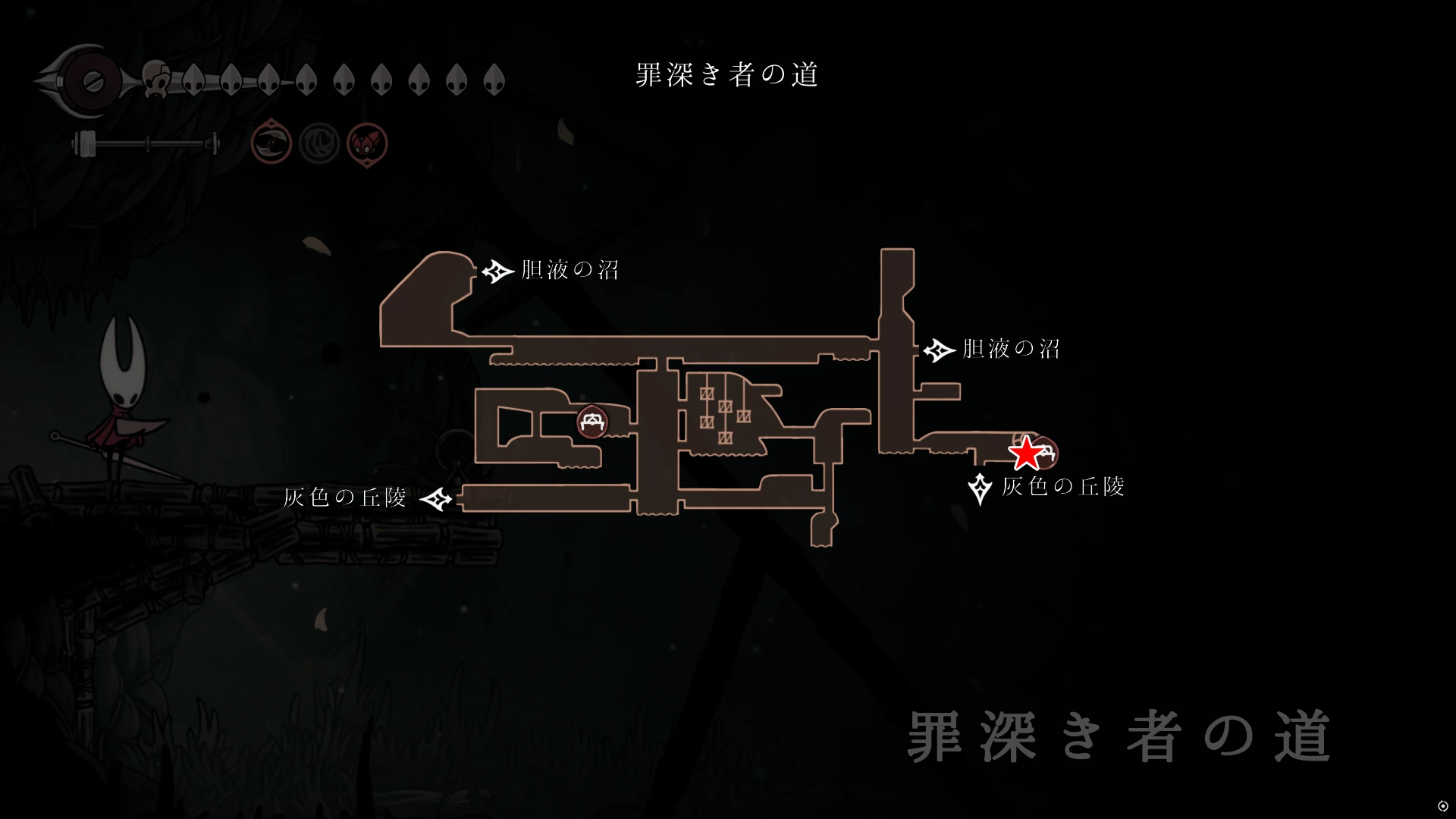Toggle the red star map marker visibility
Screen dimensions: 1456x819
click(1025, 453)
